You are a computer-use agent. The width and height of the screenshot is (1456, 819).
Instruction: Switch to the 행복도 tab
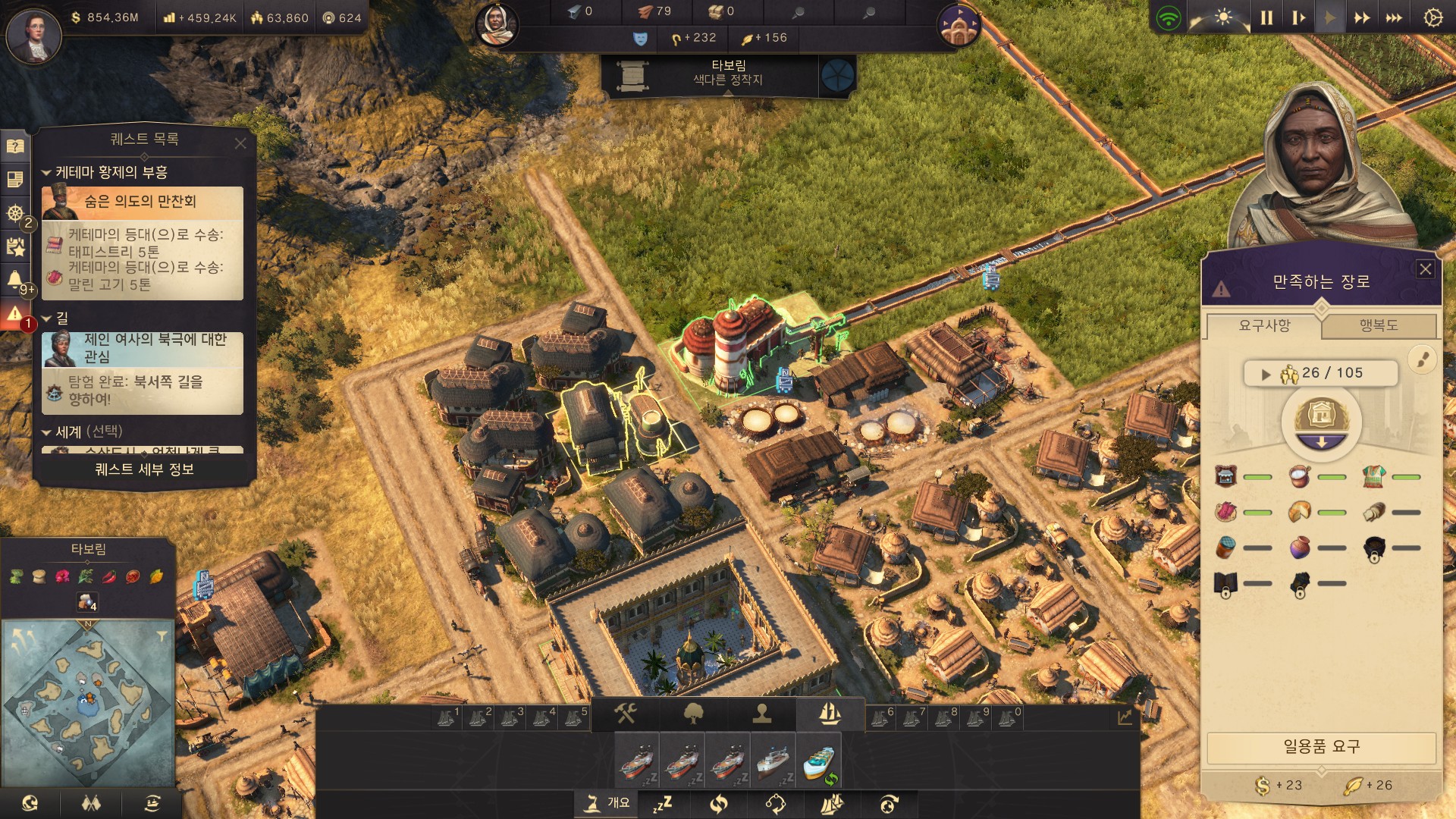tap(1378, 326)
